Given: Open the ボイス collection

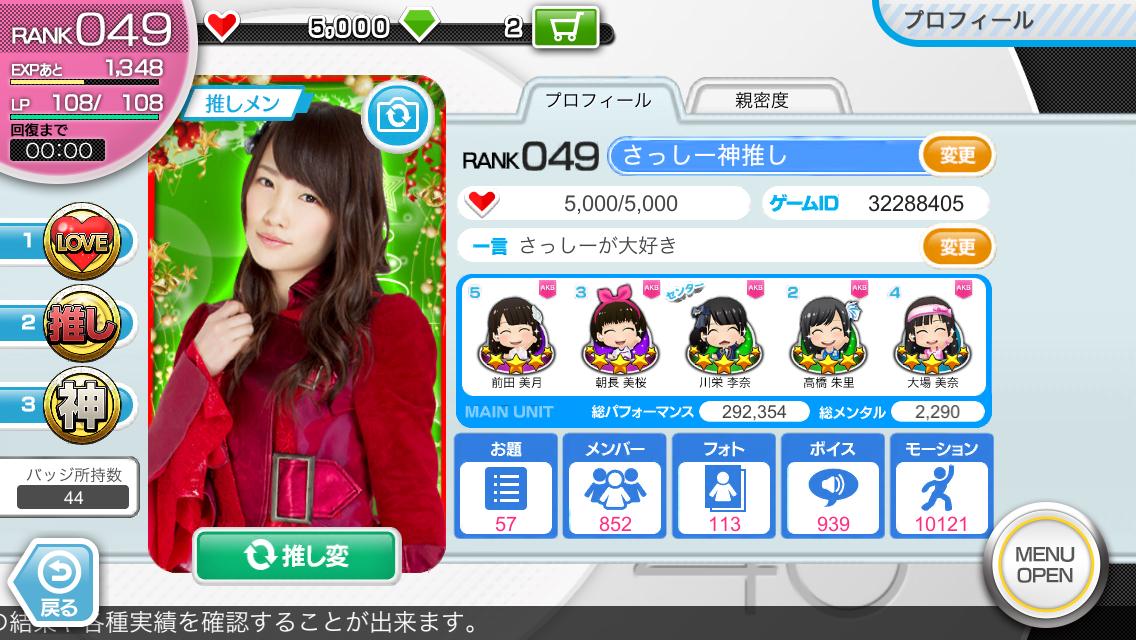Looking at the screenshot, I should 833,486.
